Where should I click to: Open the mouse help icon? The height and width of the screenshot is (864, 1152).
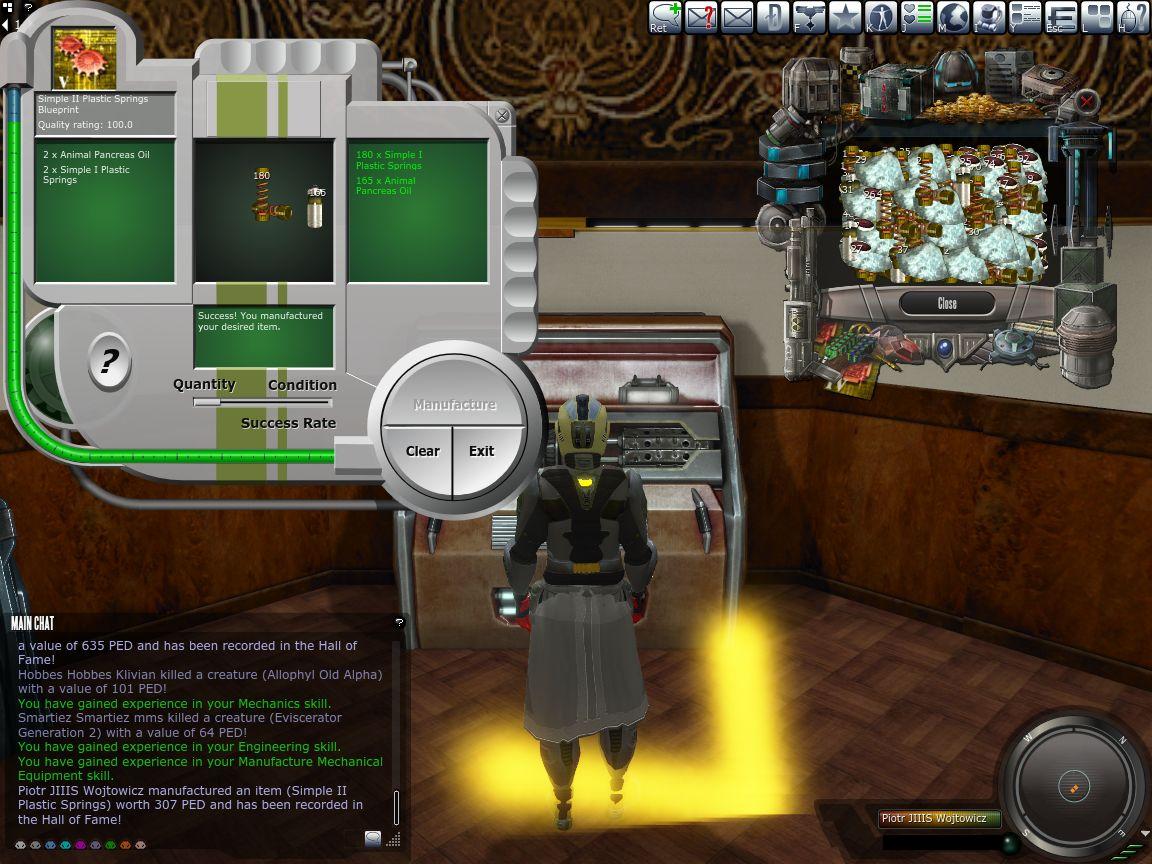pyautogui.click(x=1133, y=17)
